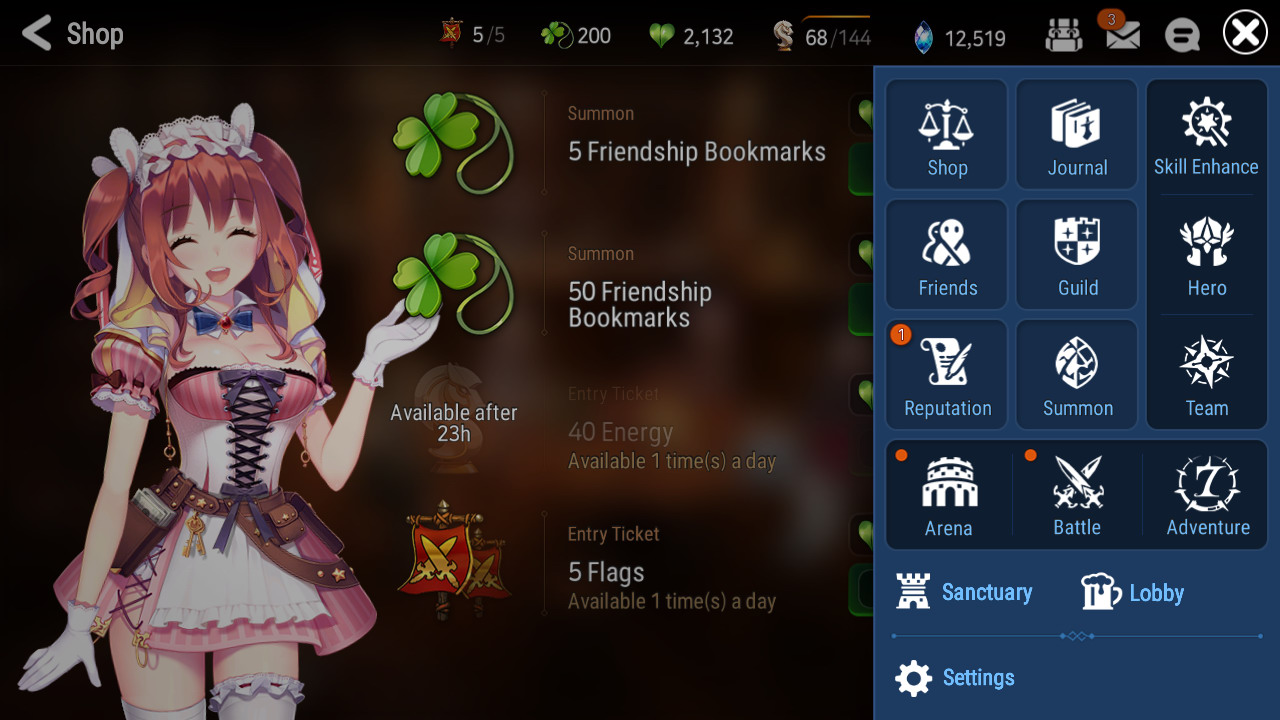Go to the Guild screen

point(1077,254)
